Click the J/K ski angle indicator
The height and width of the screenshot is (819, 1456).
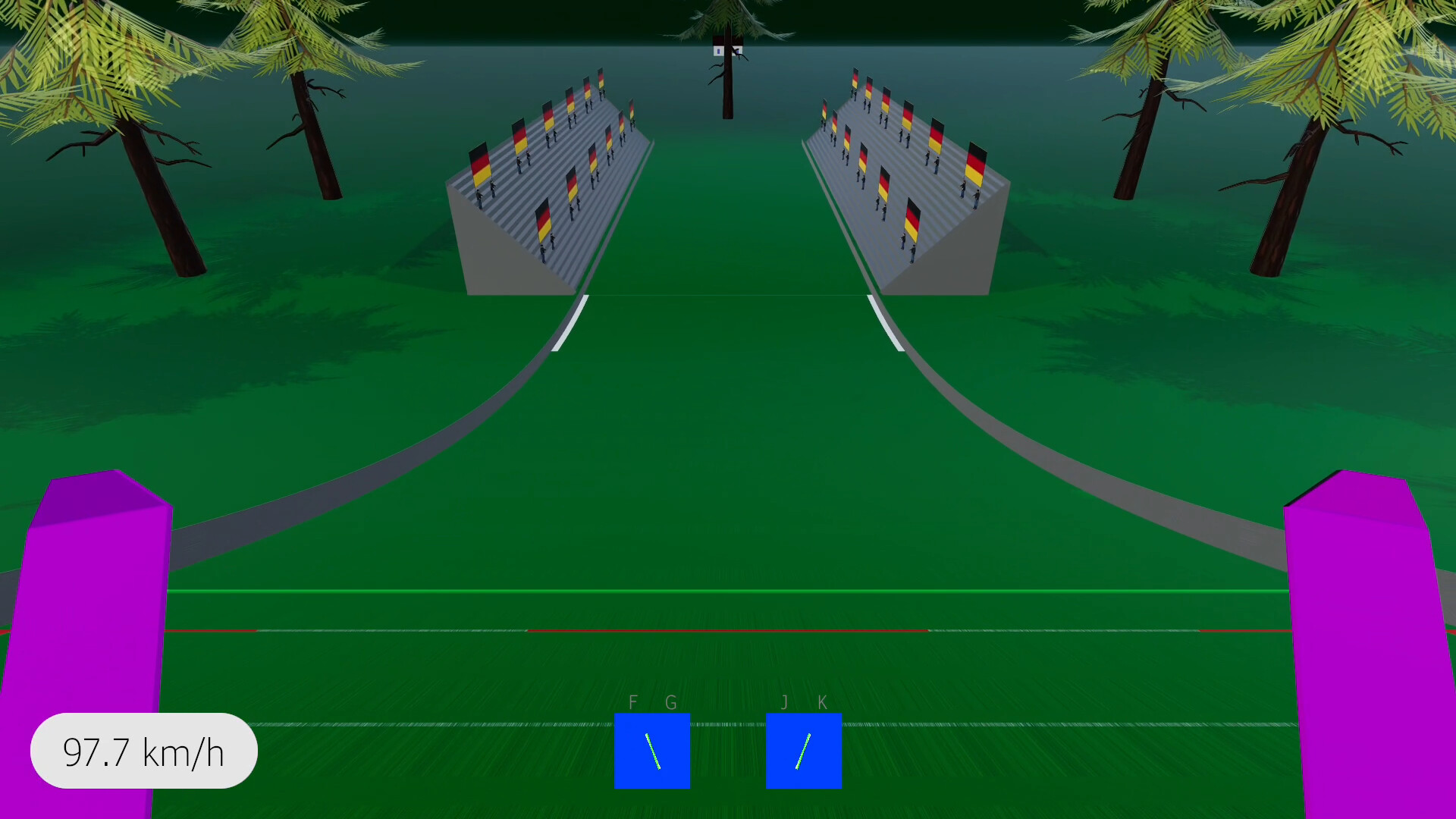coord(804,752)
